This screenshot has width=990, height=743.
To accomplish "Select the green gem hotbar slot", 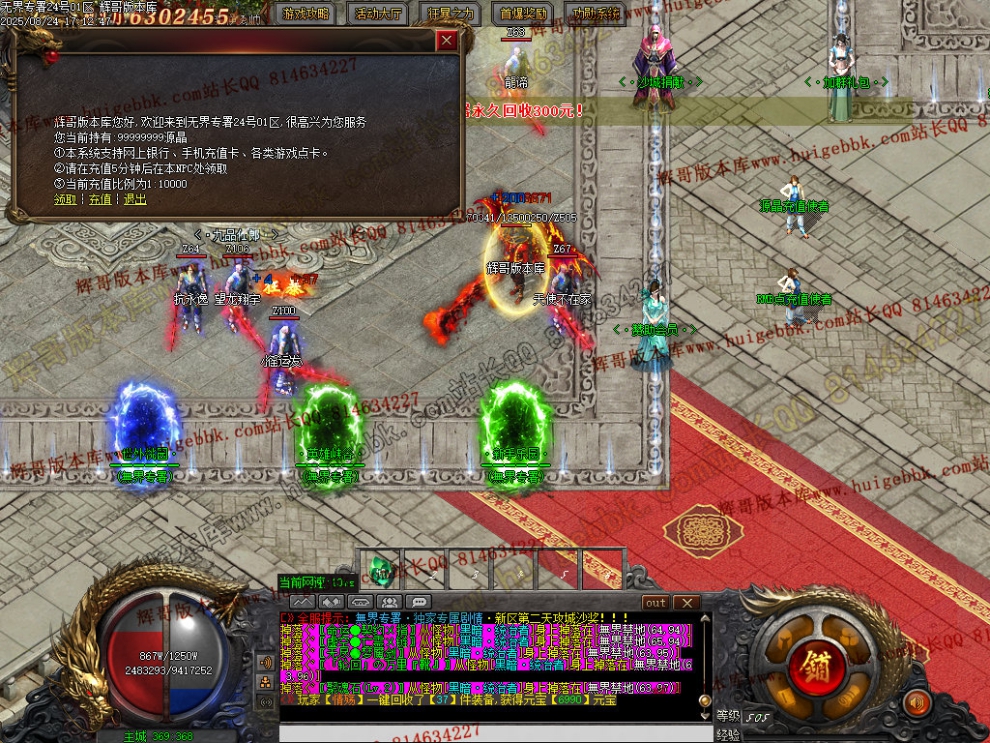I will tap(381, 570).
